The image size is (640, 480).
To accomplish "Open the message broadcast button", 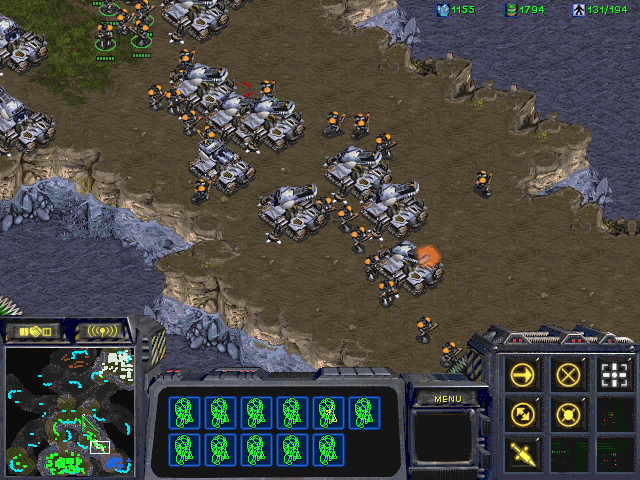I will point(102,330).
